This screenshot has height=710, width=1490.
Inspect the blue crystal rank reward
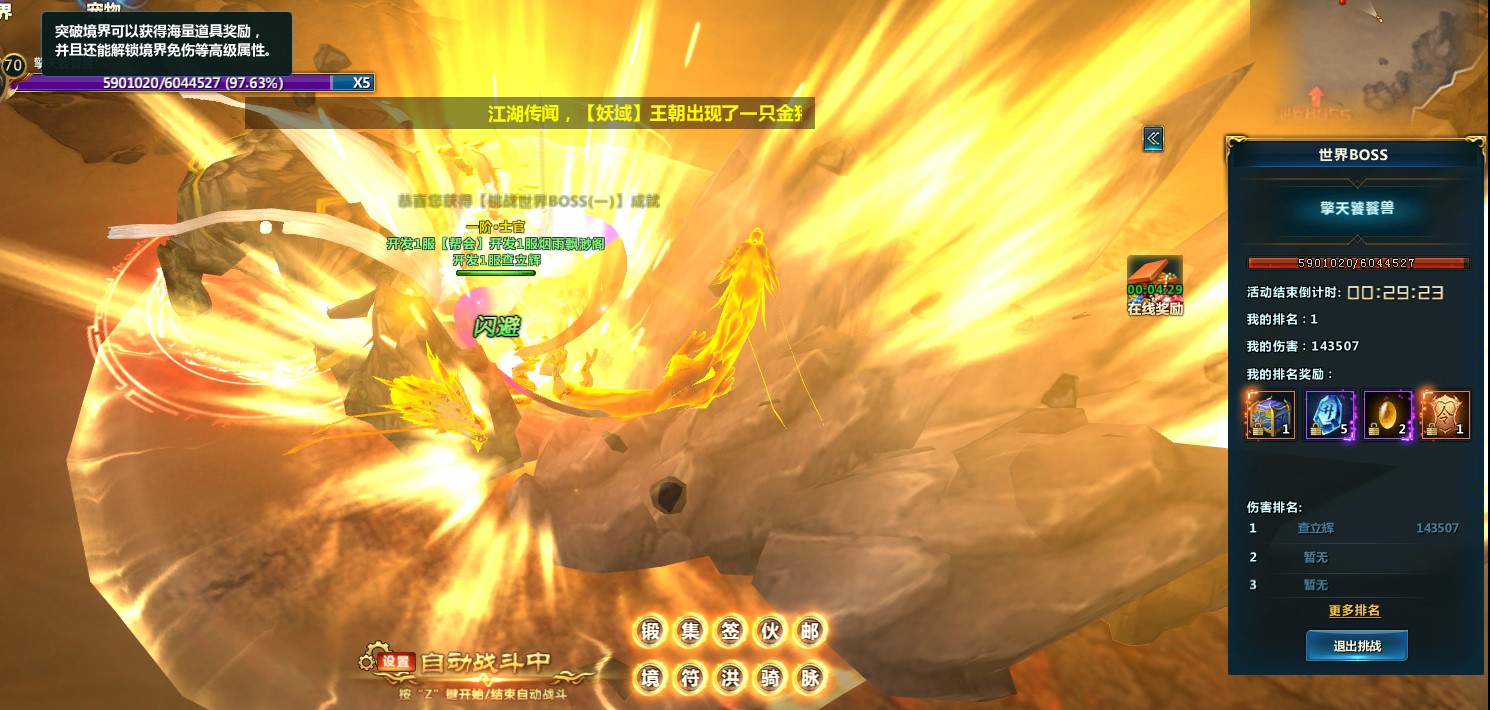pyautogui.click(x=1329, y=415)
